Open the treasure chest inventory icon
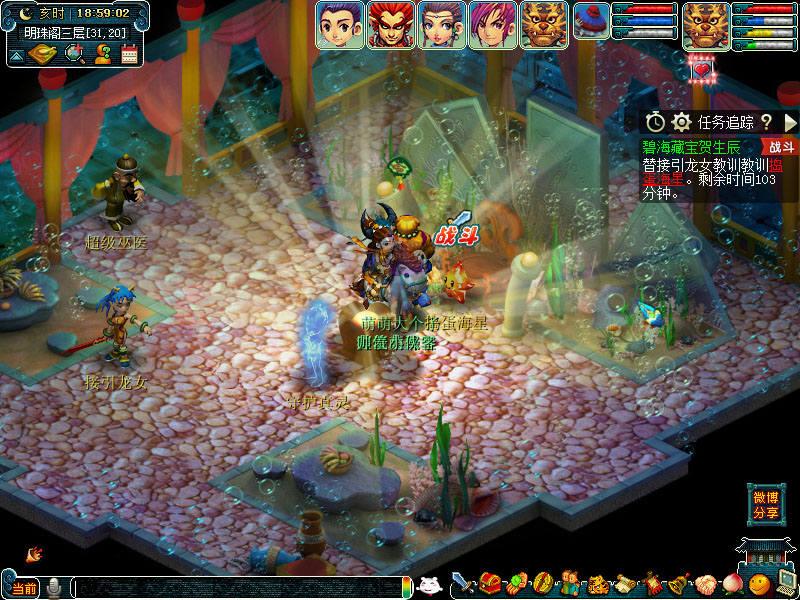Image resolution: width=800 pixels, height=600 pixels. pos(490,583)
